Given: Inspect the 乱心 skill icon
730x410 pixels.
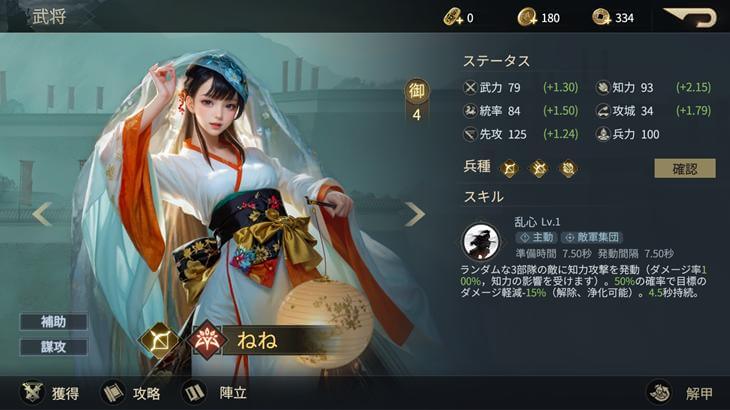Looking at the screenshot, I should tap(481, 241).
